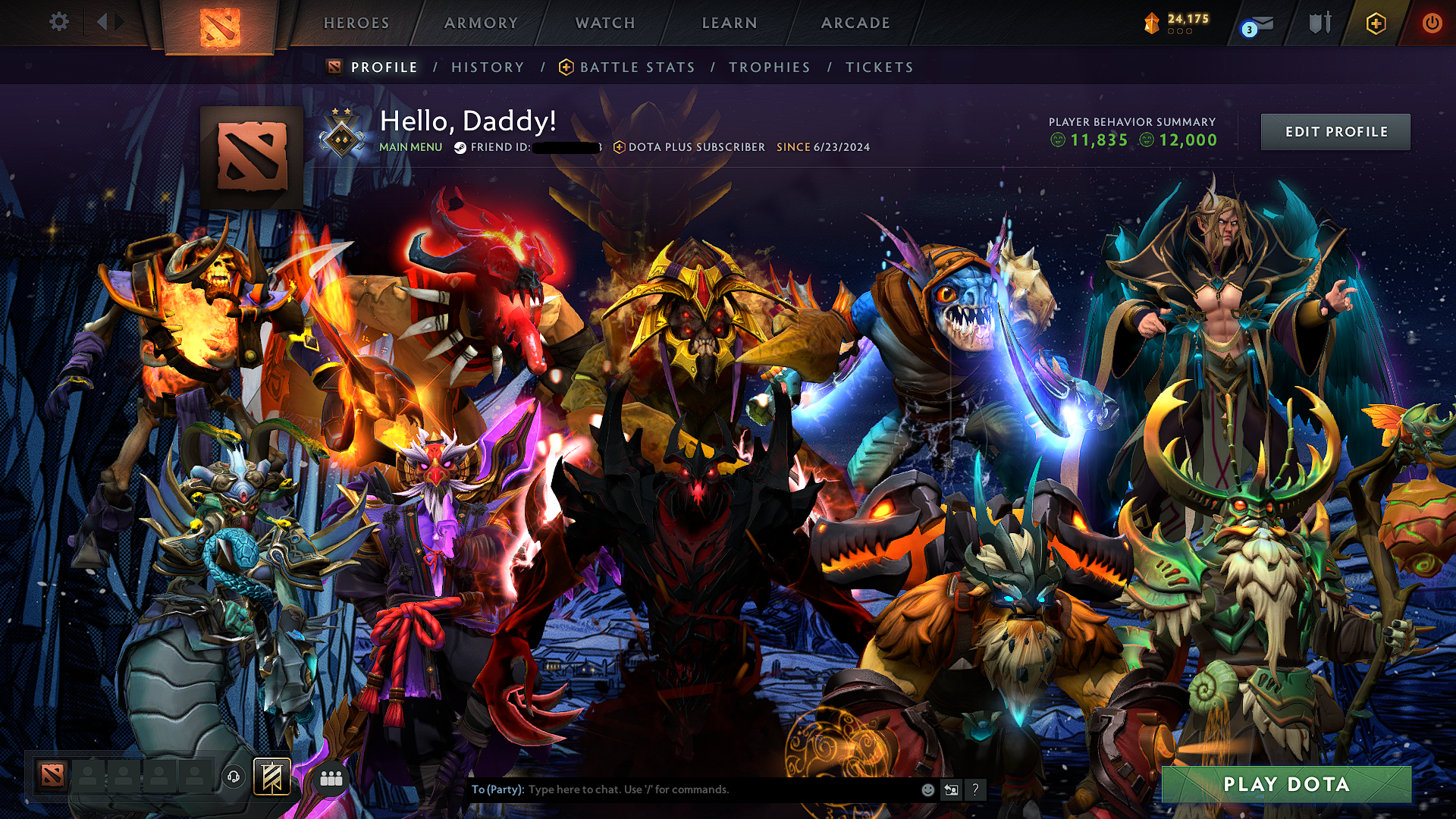Open the settings gear
The width and height of the screenshot is (1456, 819).
(59, 22)
